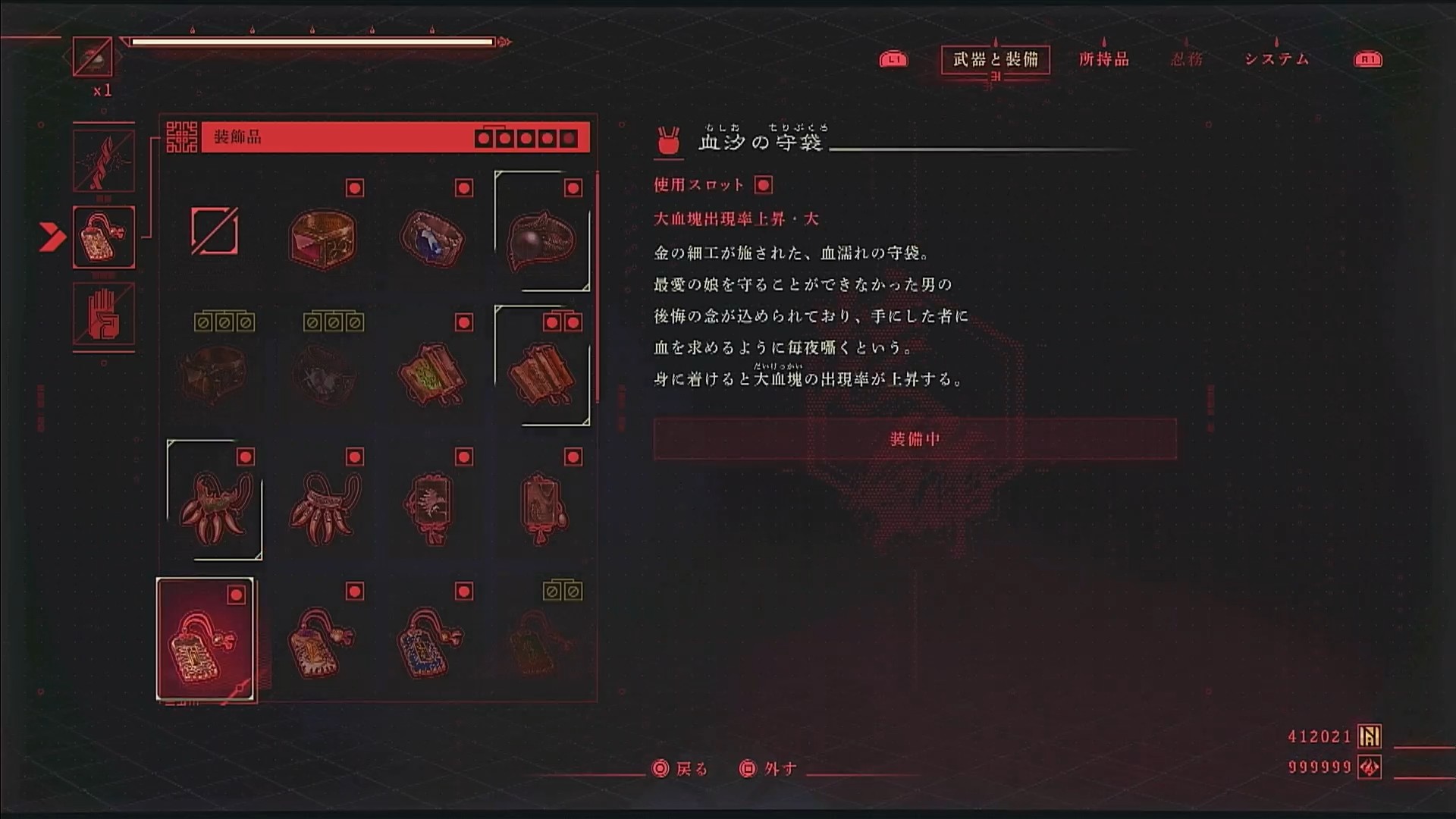Screen dimensions: 1456x819
Task: Click the 装備中 status button
Action: (x=915, y=439)
